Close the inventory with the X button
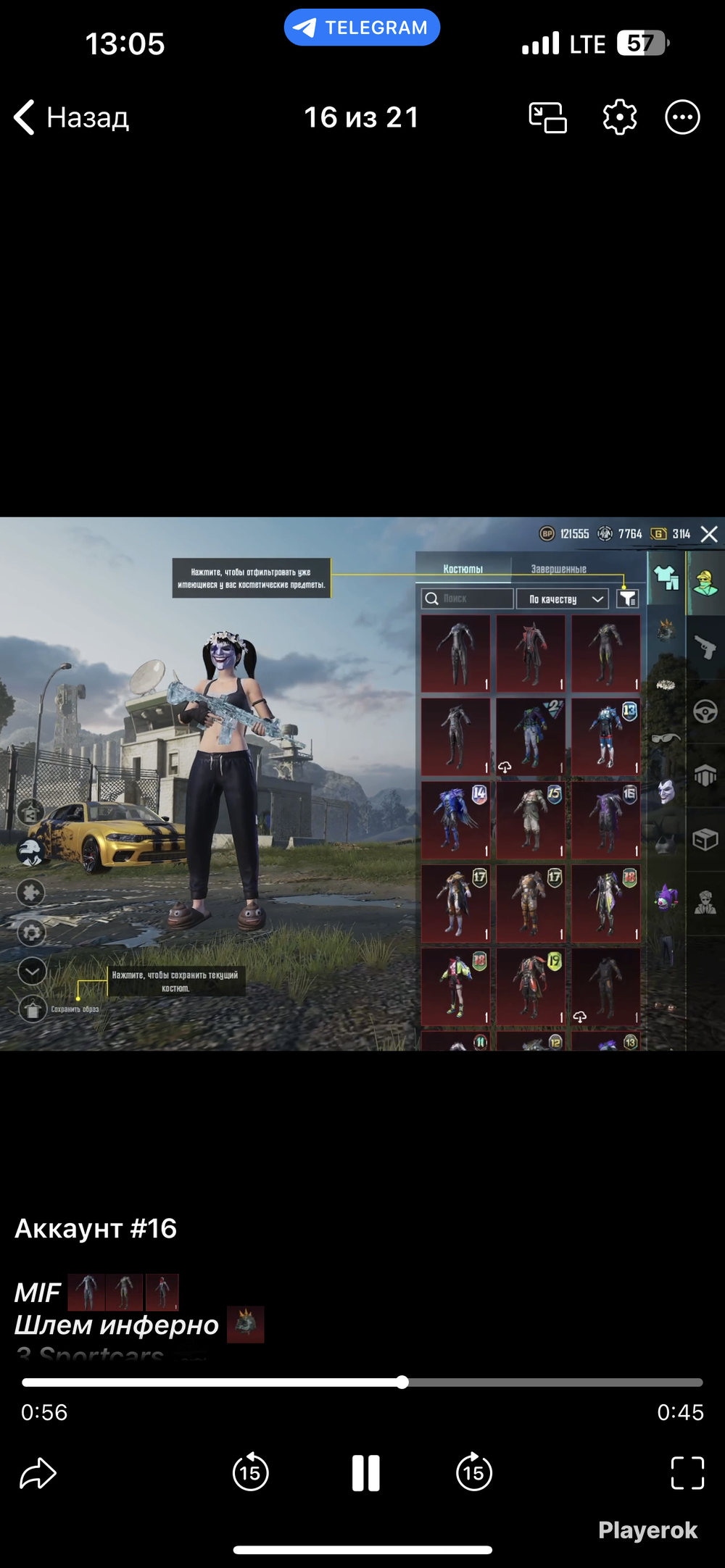The image size is (725, 1568). click(x=709, y=535)
